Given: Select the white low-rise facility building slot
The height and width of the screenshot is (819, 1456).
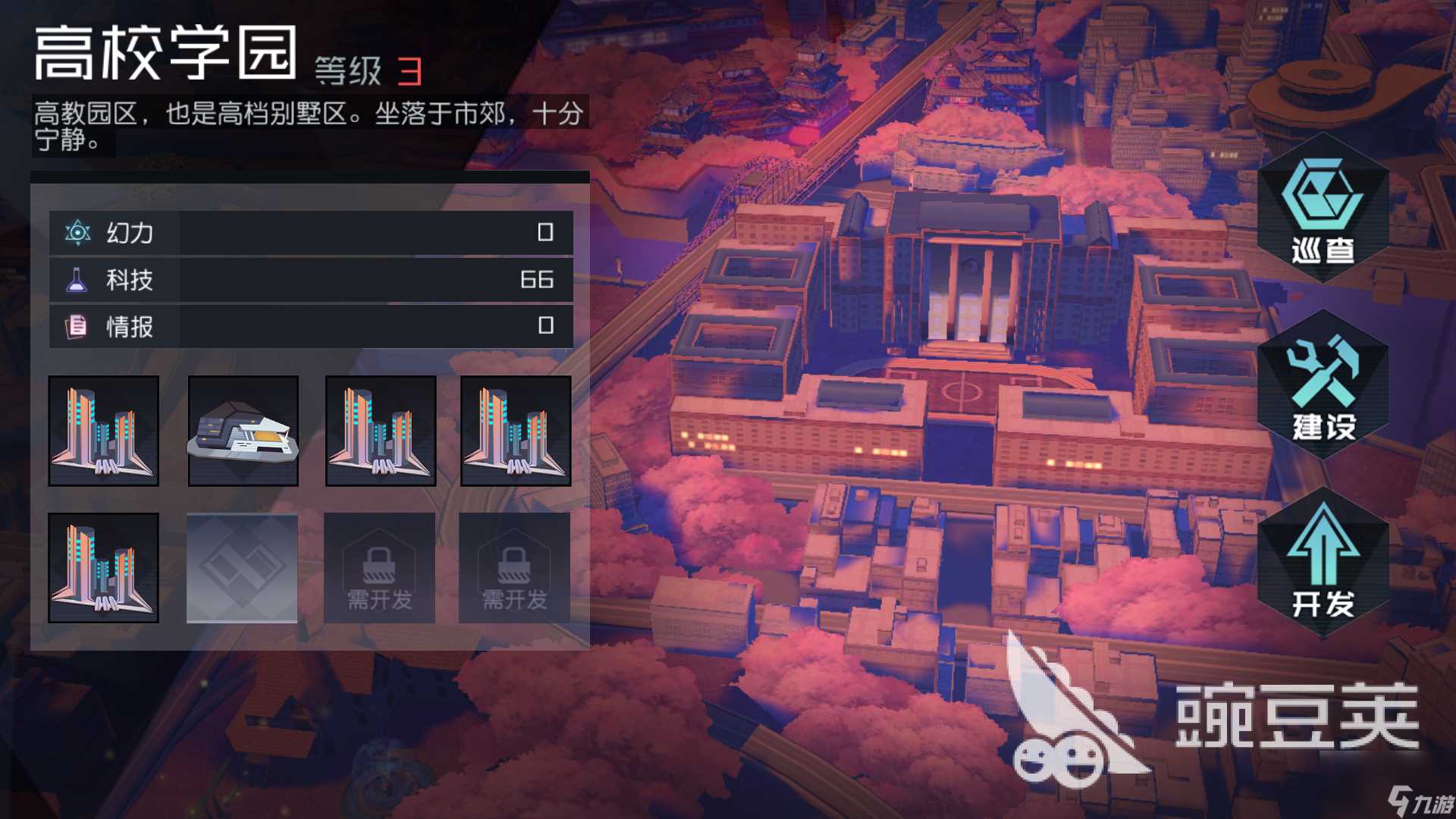Looking at the screenshot, I should click(243, 431).
